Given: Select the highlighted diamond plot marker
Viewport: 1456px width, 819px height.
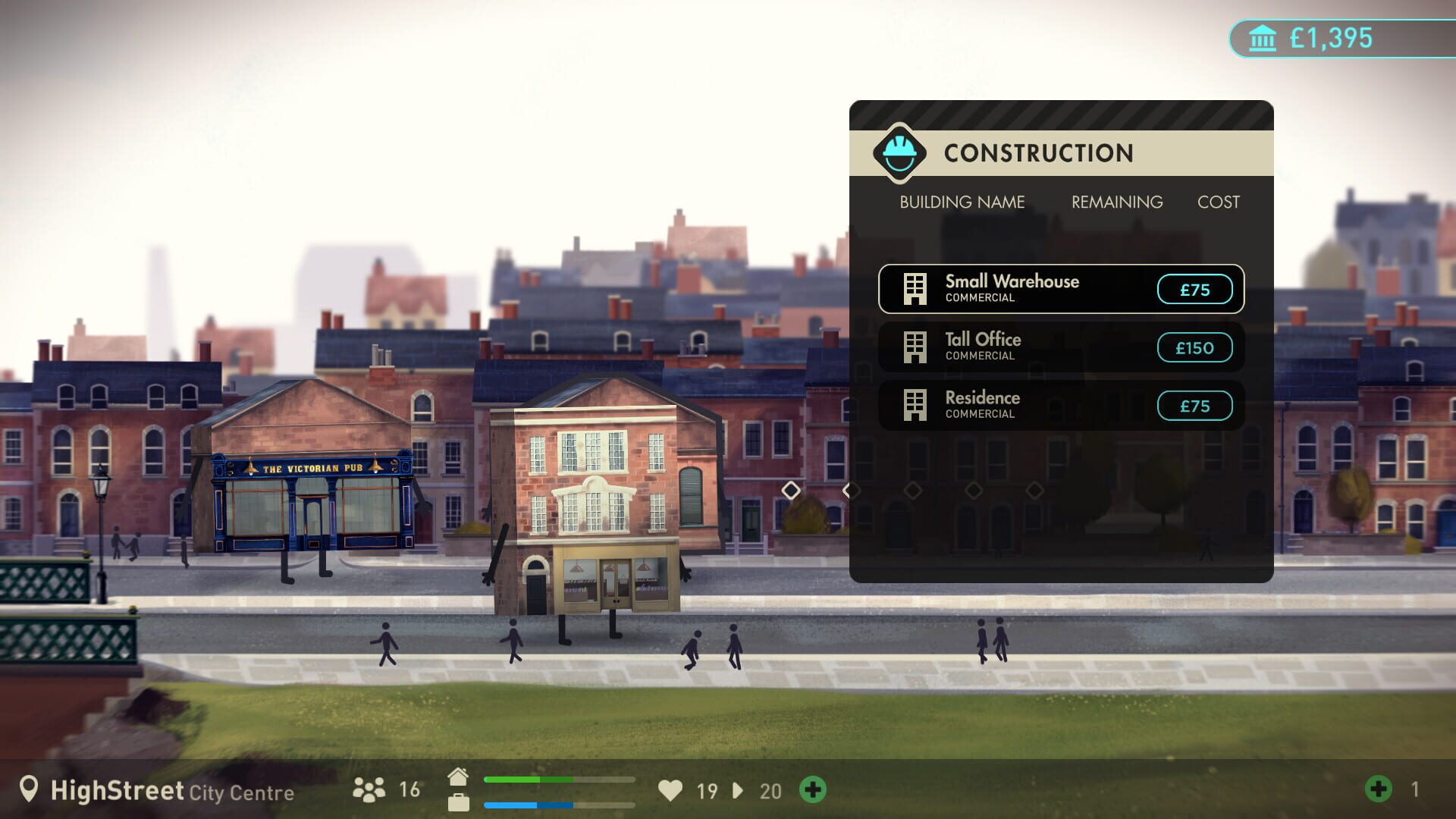Looking at the screenshot, I should [x=792, y=491].
